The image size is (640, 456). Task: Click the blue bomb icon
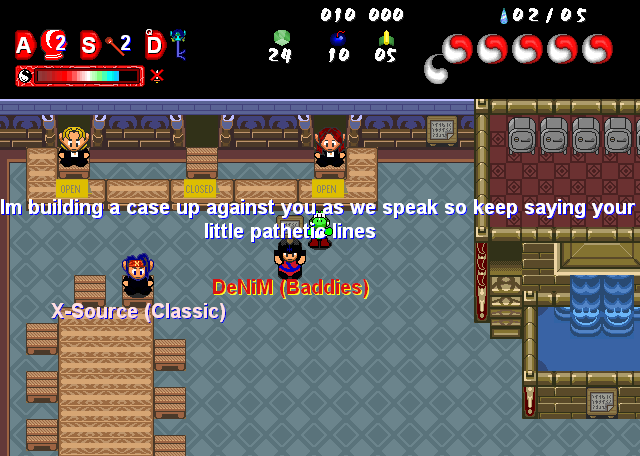(x=338, y=38)
